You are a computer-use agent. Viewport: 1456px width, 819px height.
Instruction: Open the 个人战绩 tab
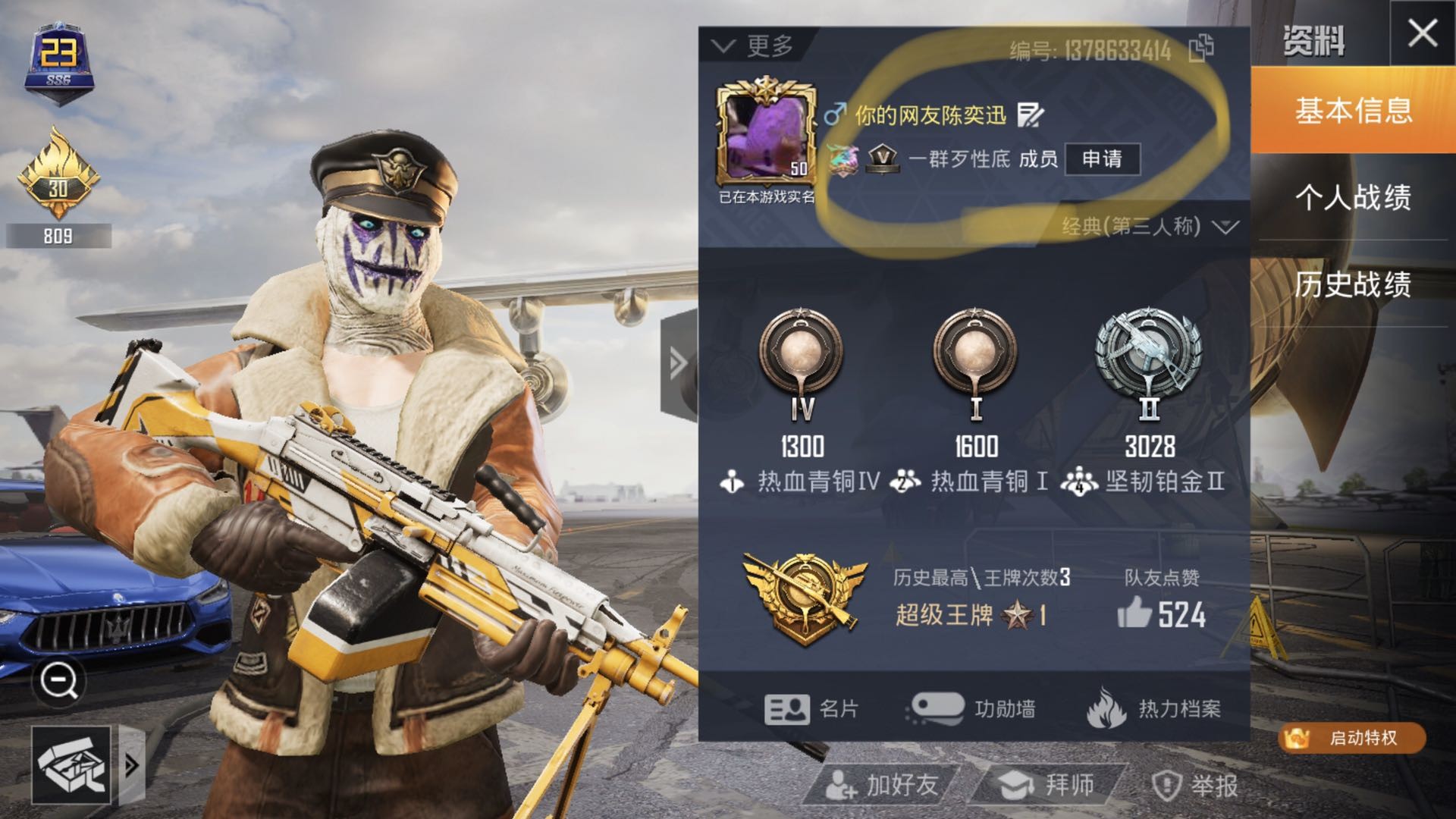click(1354, 197)
